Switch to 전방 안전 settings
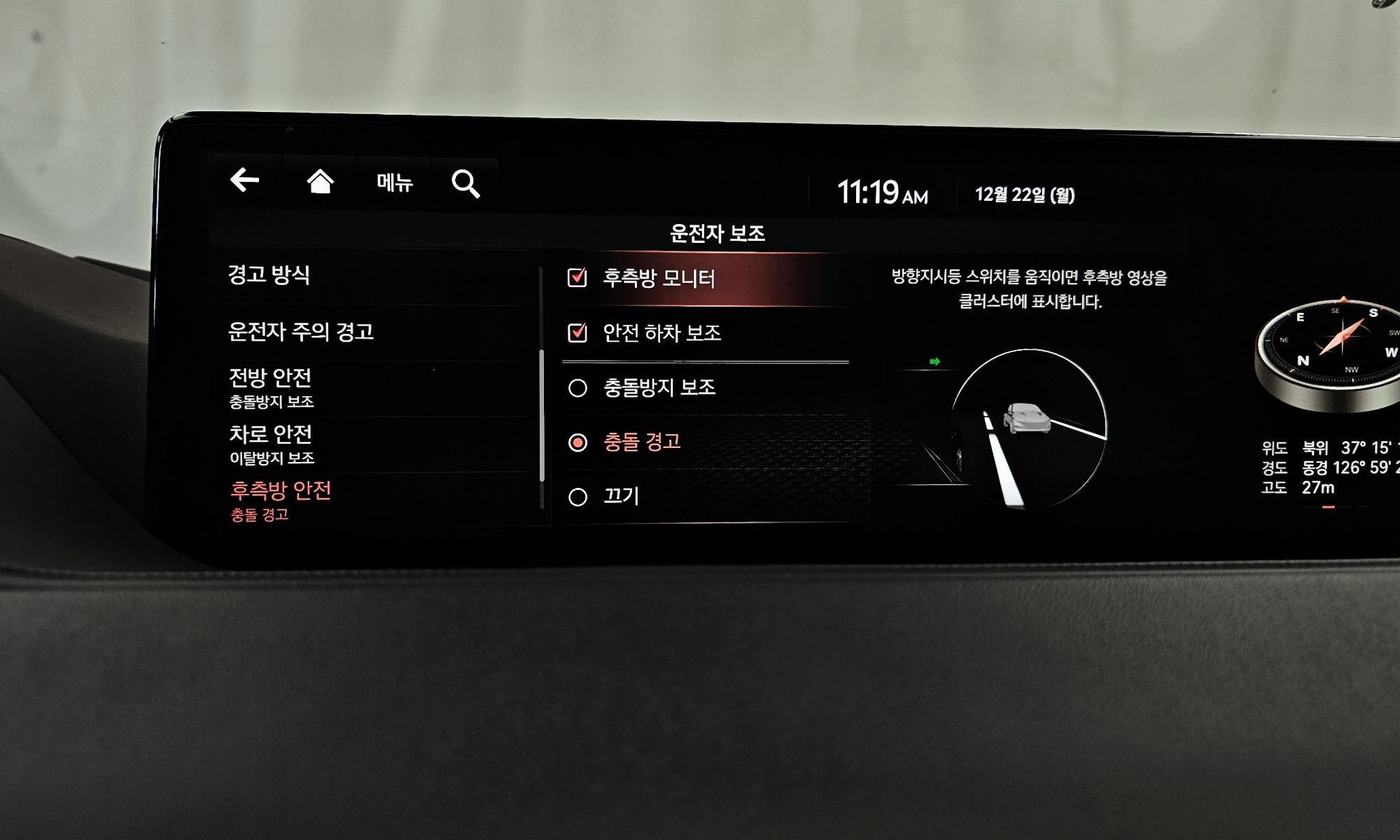This screenshot has height=840, width=1400. point(272,387)
